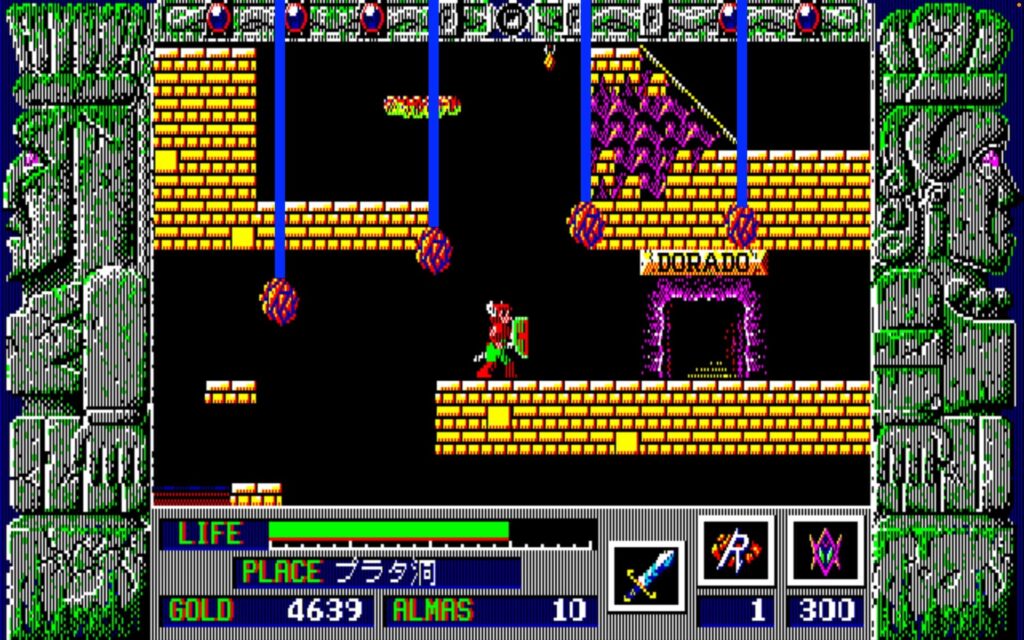
Task: Select the purple crest item slot
Action: [825, 551]
